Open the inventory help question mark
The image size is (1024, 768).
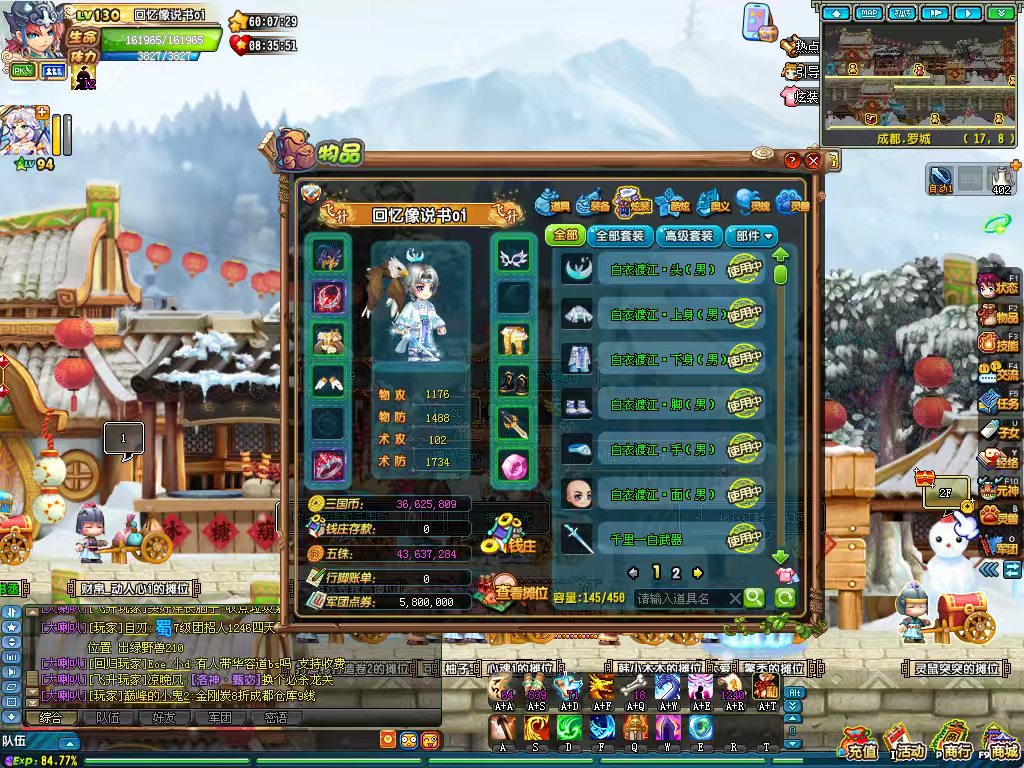point(793,161)
